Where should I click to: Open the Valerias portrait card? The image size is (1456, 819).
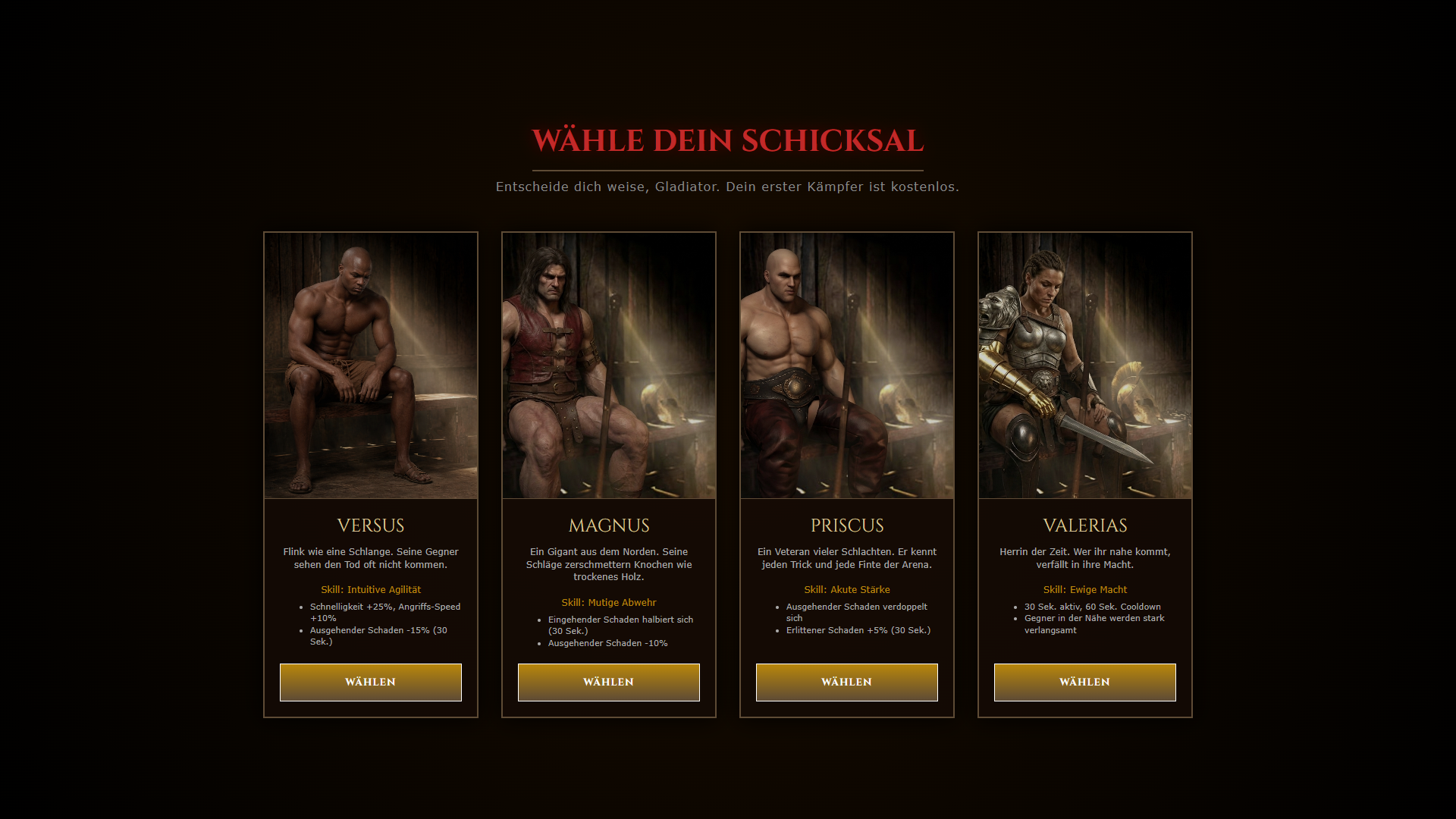click(1084, 366)
